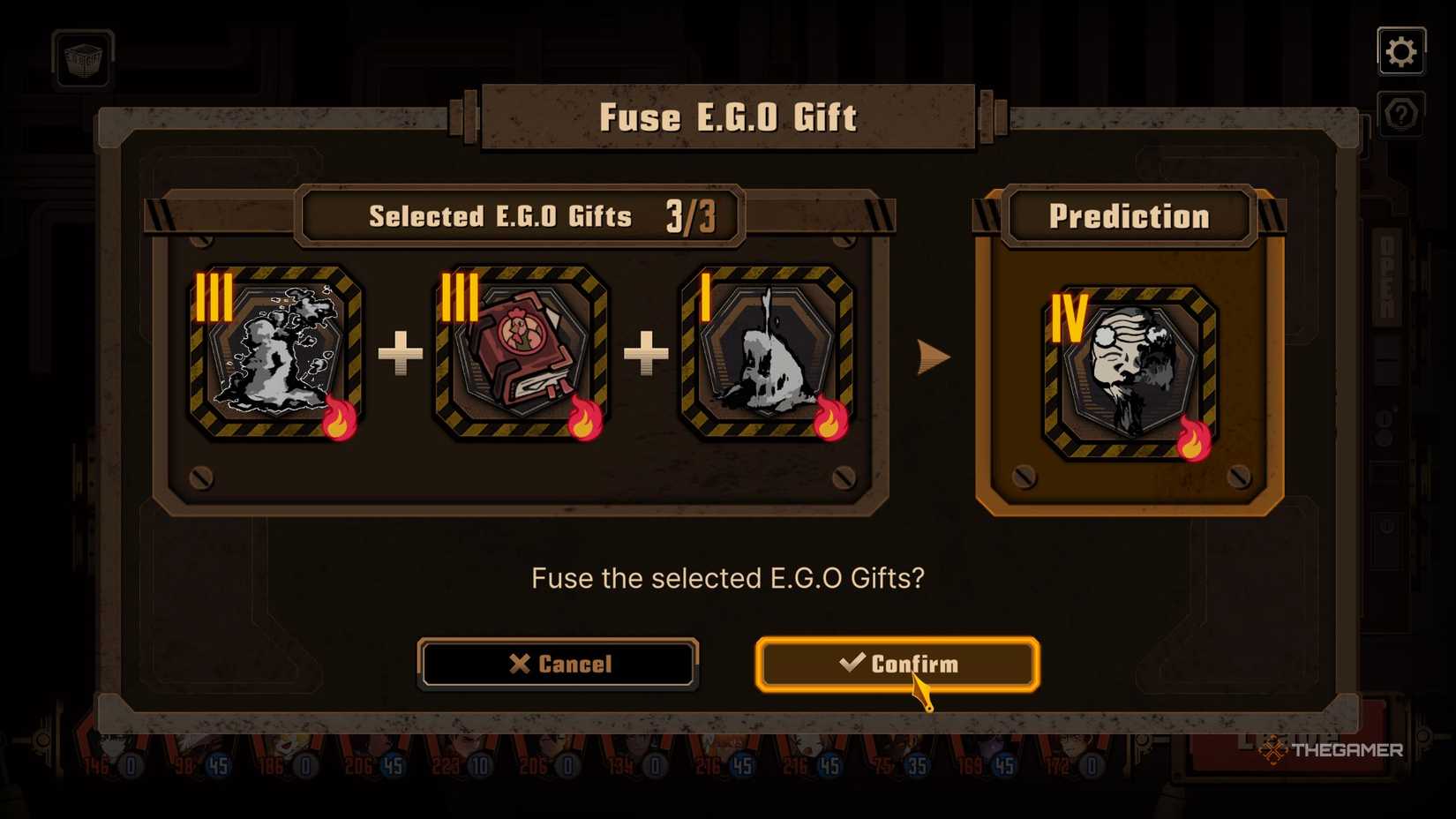Click the fire attribute icon on the book gift
Screen dimensions: 1456x819
[x=585, y=421]
